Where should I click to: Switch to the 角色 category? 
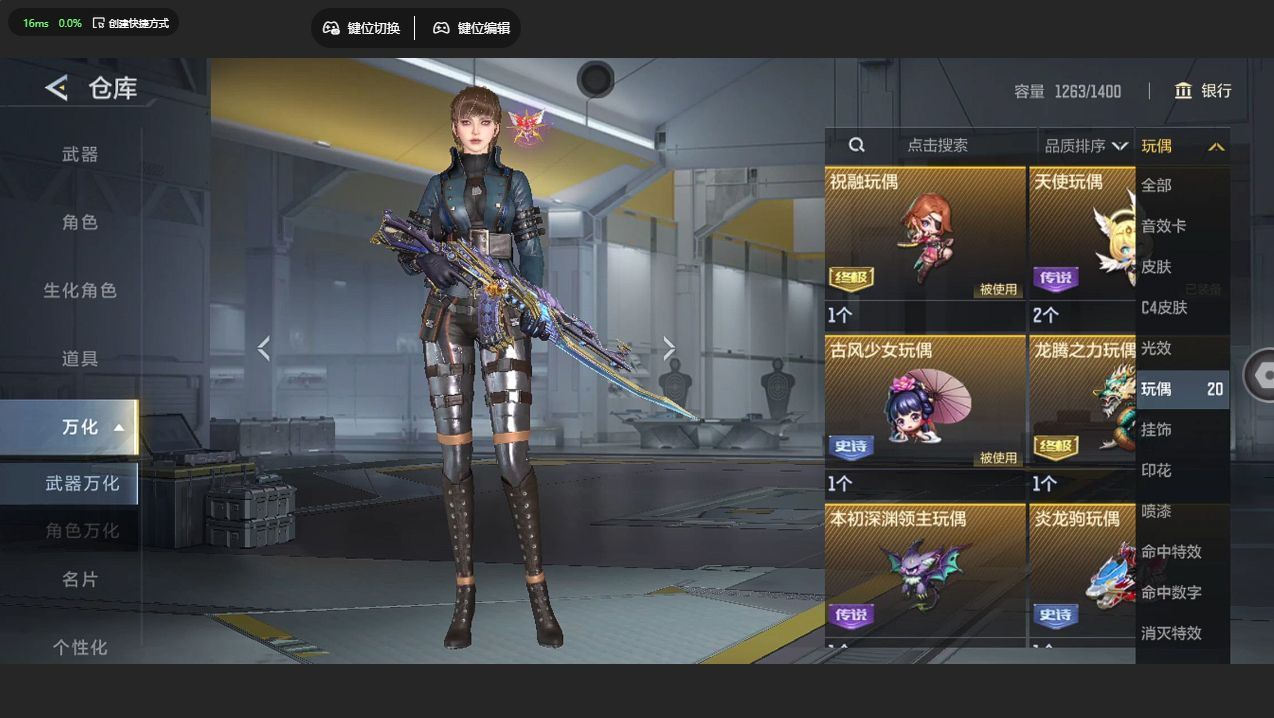pos(80,222)
